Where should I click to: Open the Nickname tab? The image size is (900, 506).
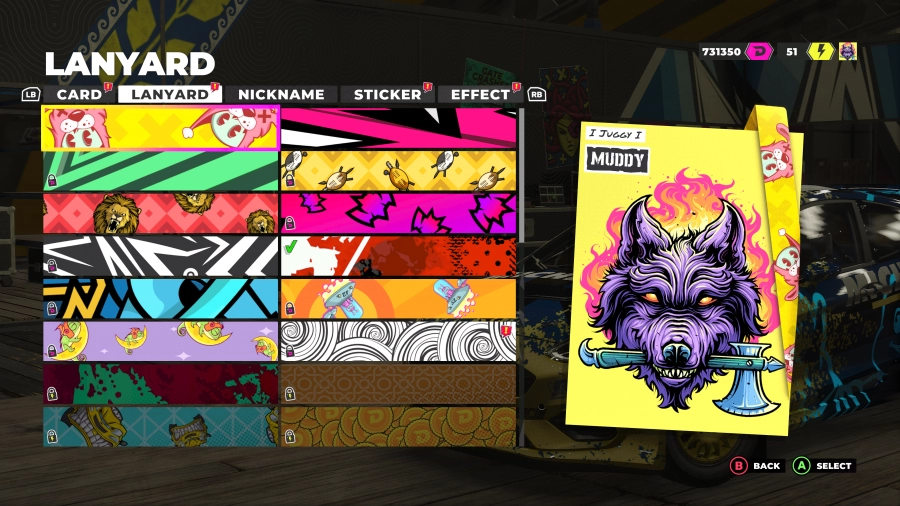280,94
